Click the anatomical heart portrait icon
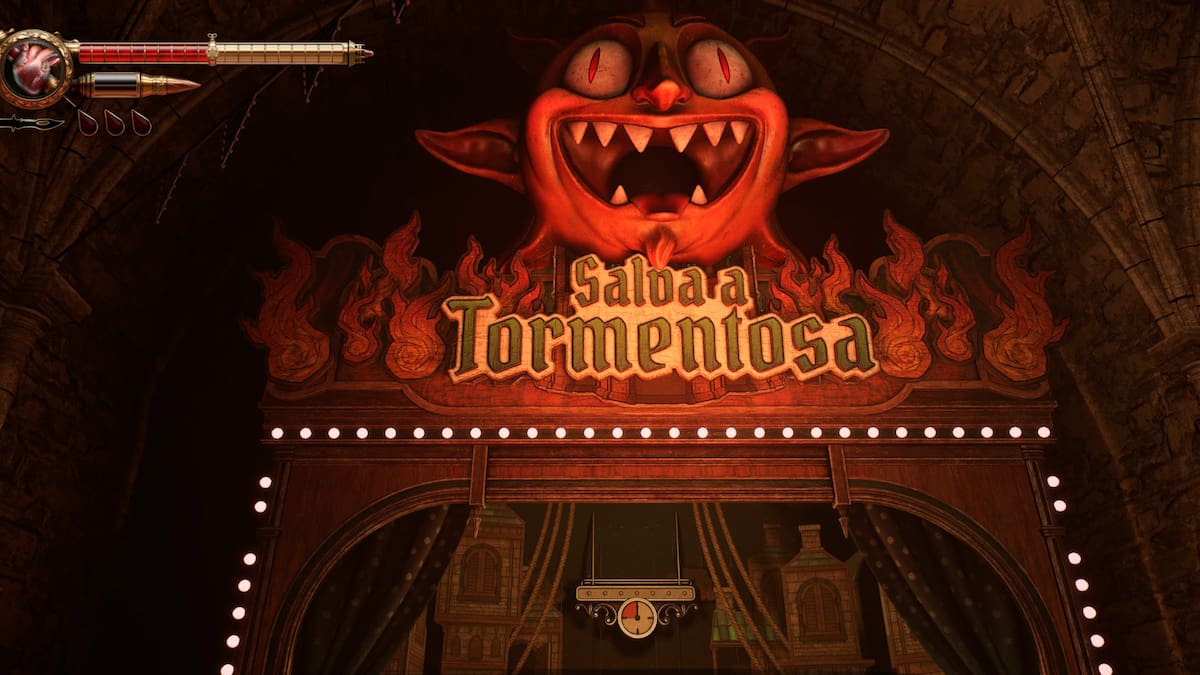The image size is (1200, 675). 36,67
